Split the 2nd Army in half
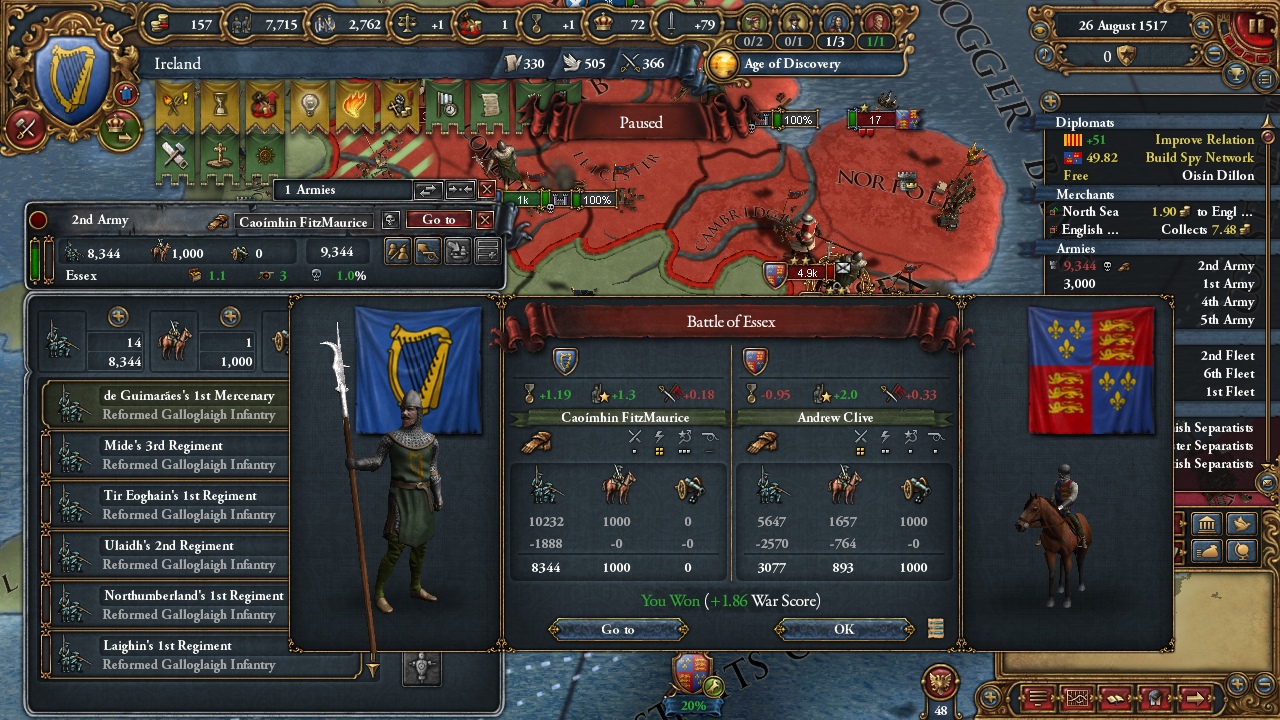The height and width of the screenshot is (720, 1280). [398, 253]
